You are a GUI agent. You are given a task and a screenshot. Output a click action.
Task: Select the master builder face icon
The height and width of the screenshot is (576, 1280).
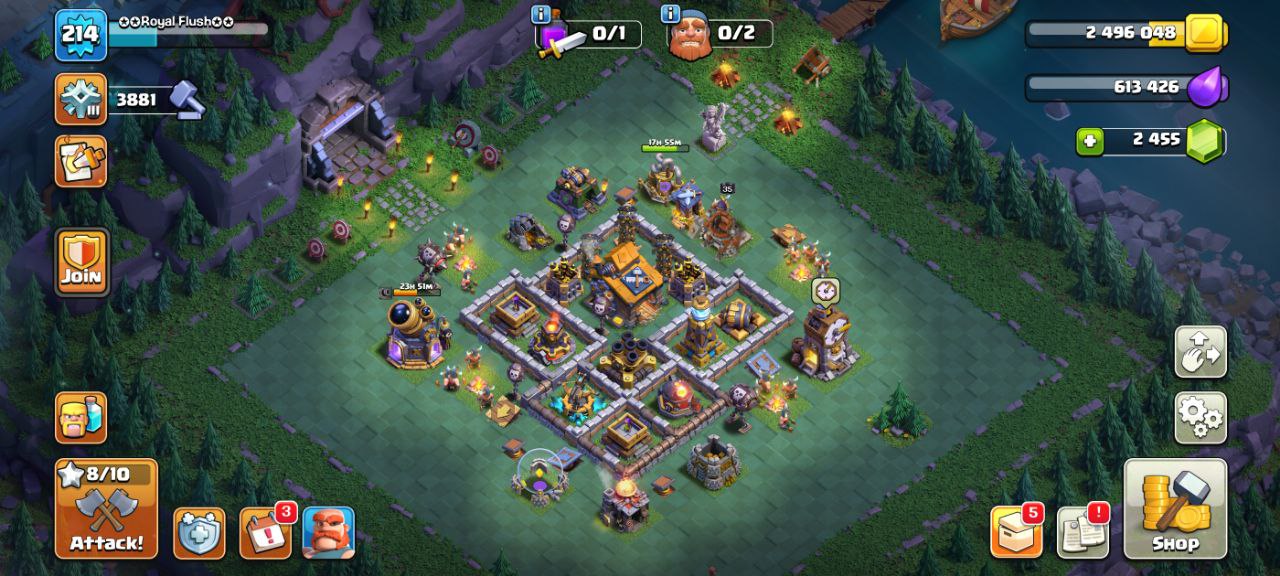(328, 532)
